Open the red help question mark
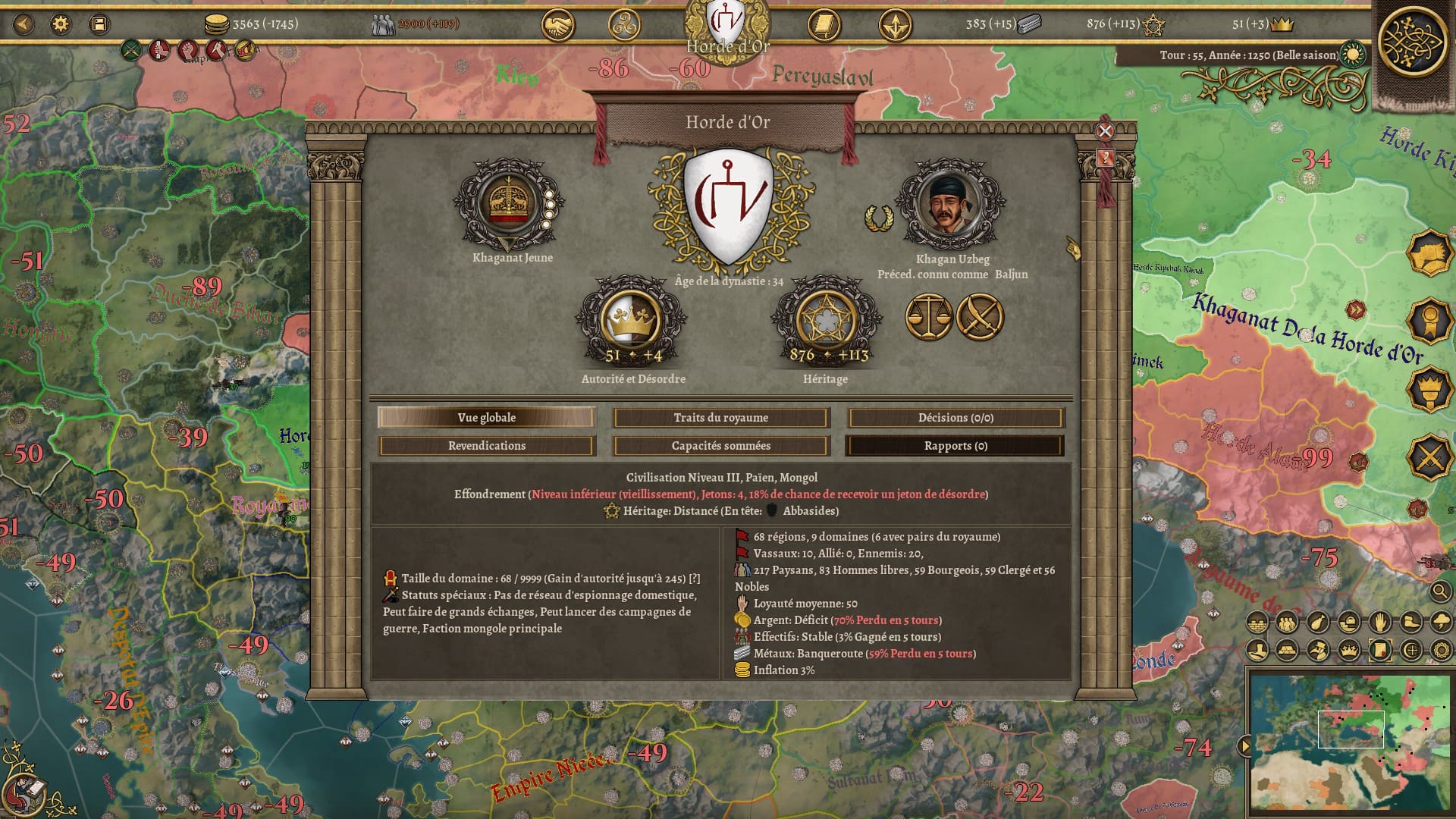1456x819 pixels. pyautogui.click(x=1105, y=158)
